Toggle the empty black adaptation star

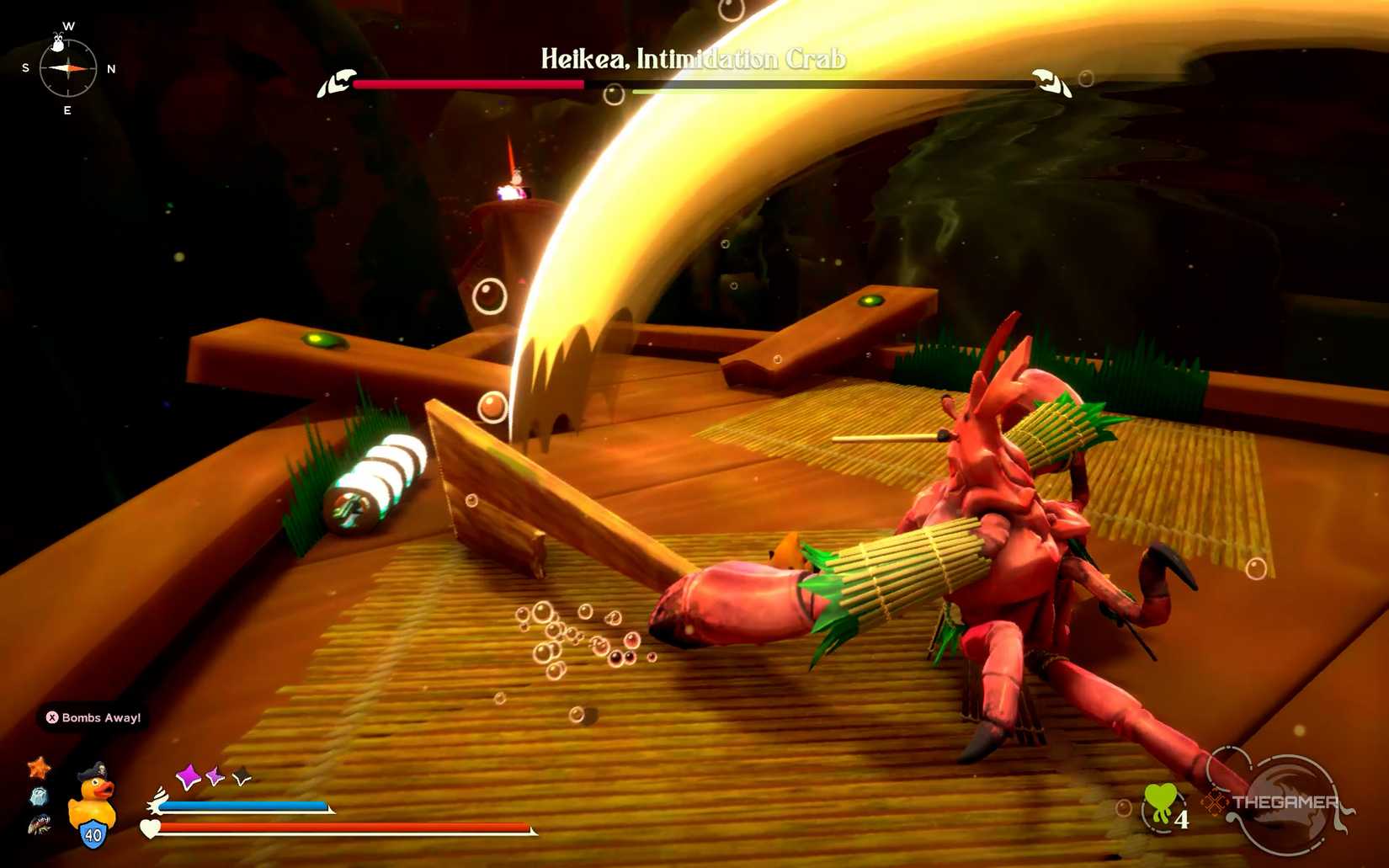(241, 778)
